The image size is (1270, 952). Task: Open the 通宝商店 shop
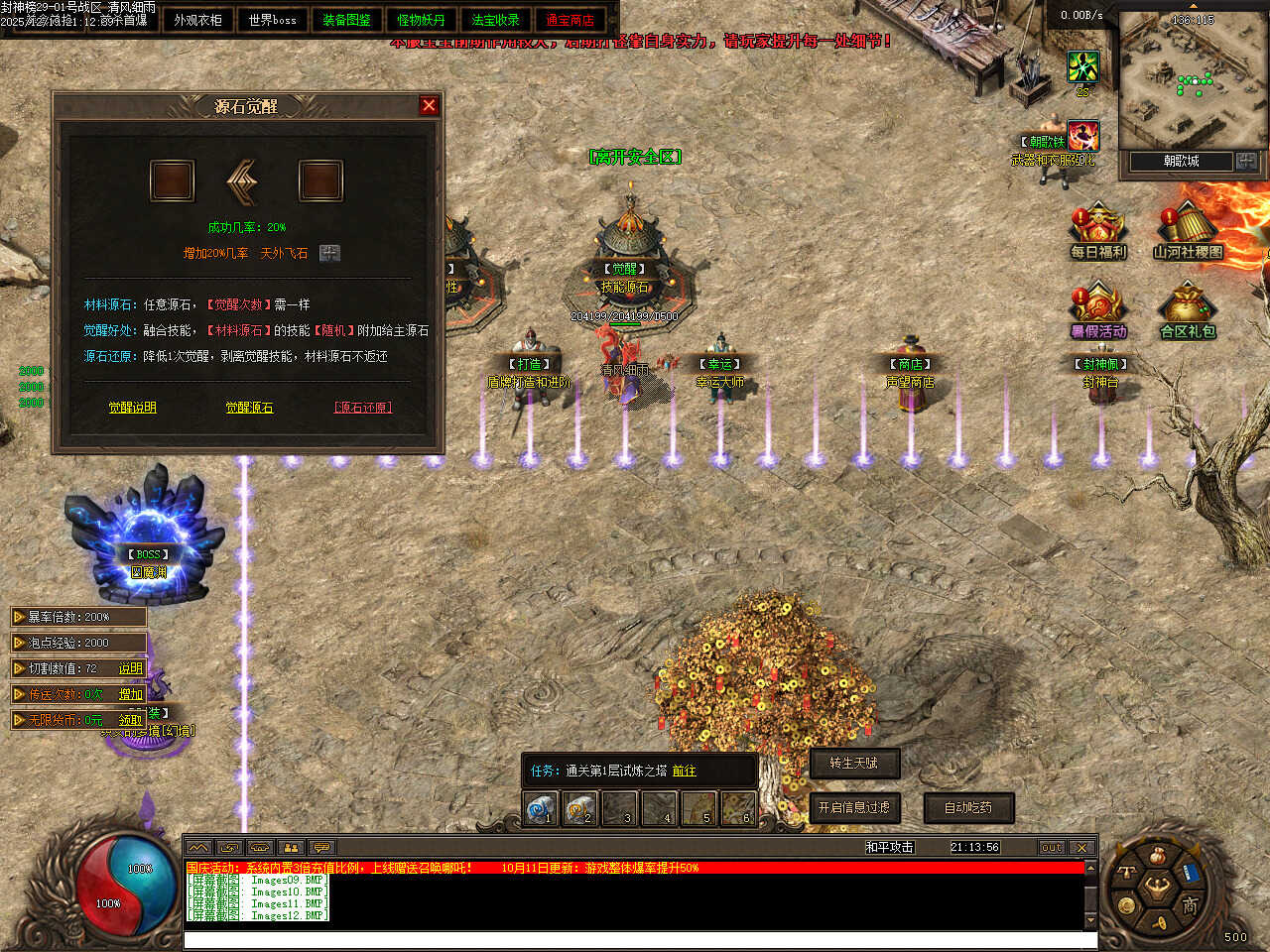tap(570, 20)
